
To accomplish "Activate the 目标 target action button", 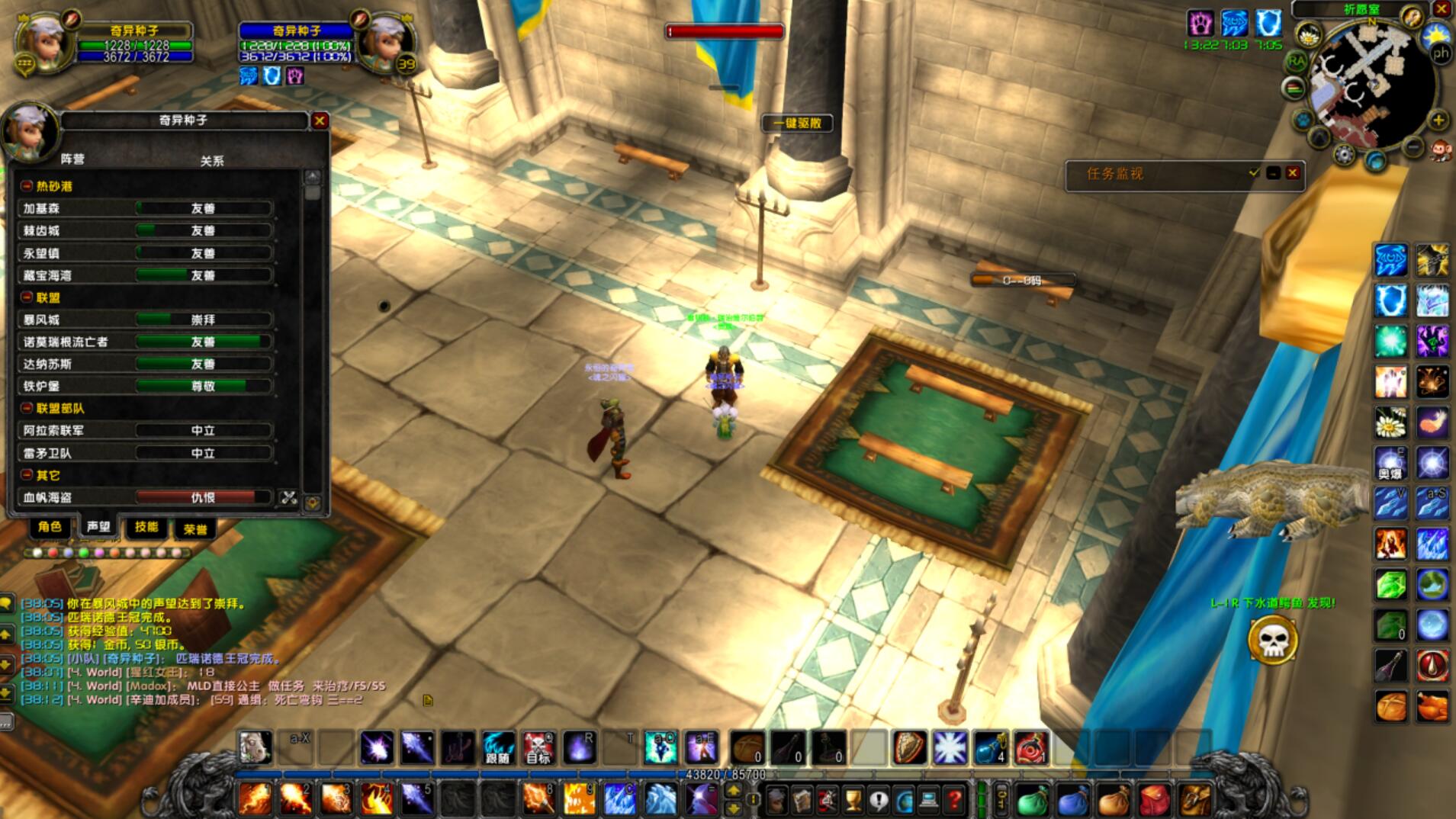I will (538, 748).
